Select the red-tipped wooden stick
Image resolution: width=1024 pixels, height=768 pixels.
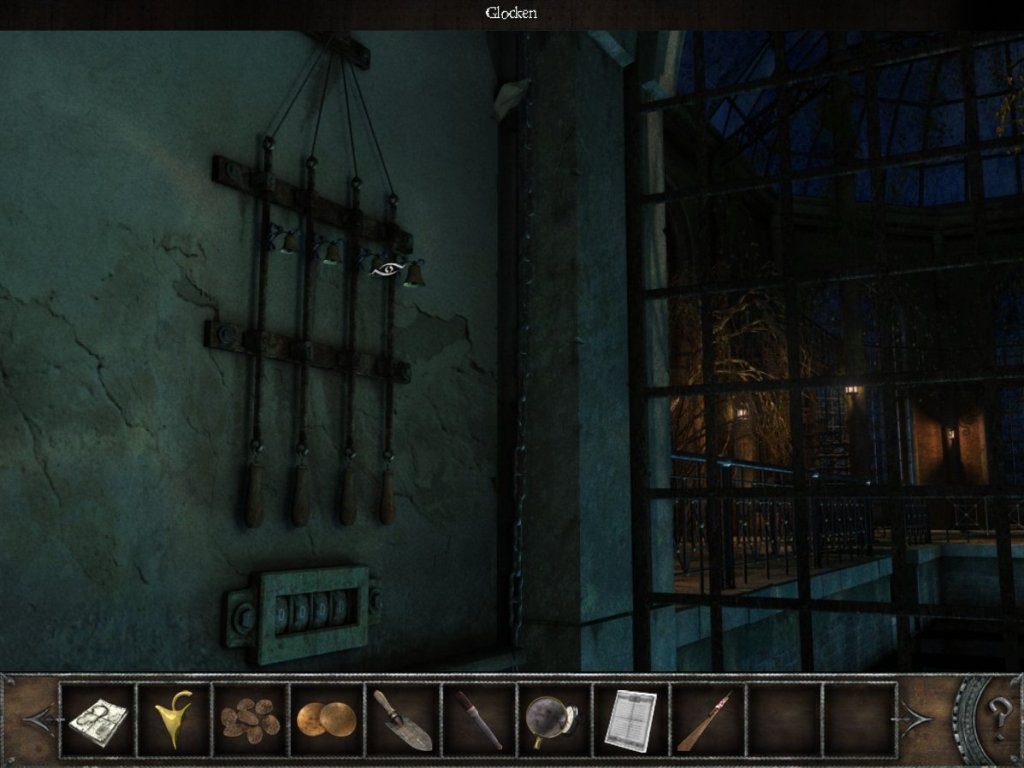pos(706,720)
